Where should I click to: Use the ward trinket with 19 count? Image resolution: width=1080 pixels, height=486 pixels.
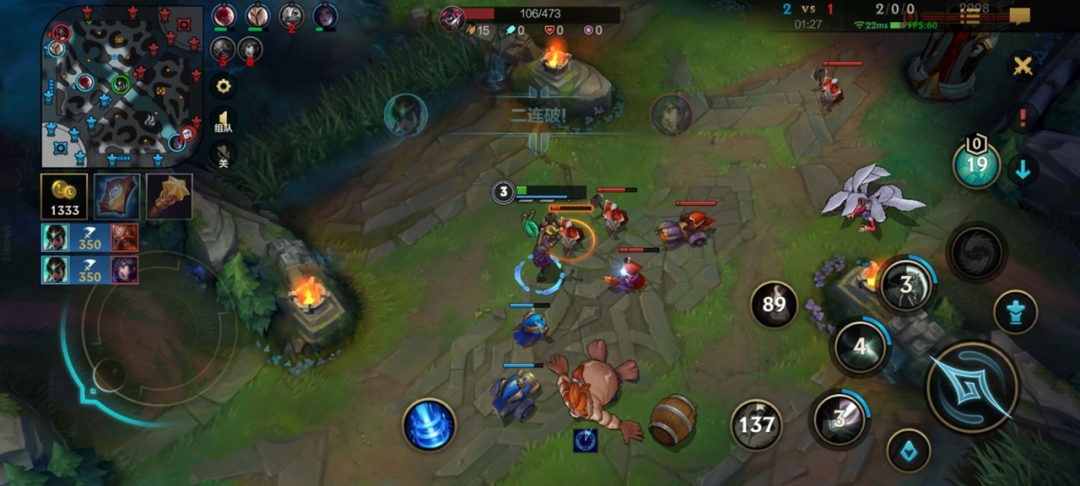pos(976,165)
